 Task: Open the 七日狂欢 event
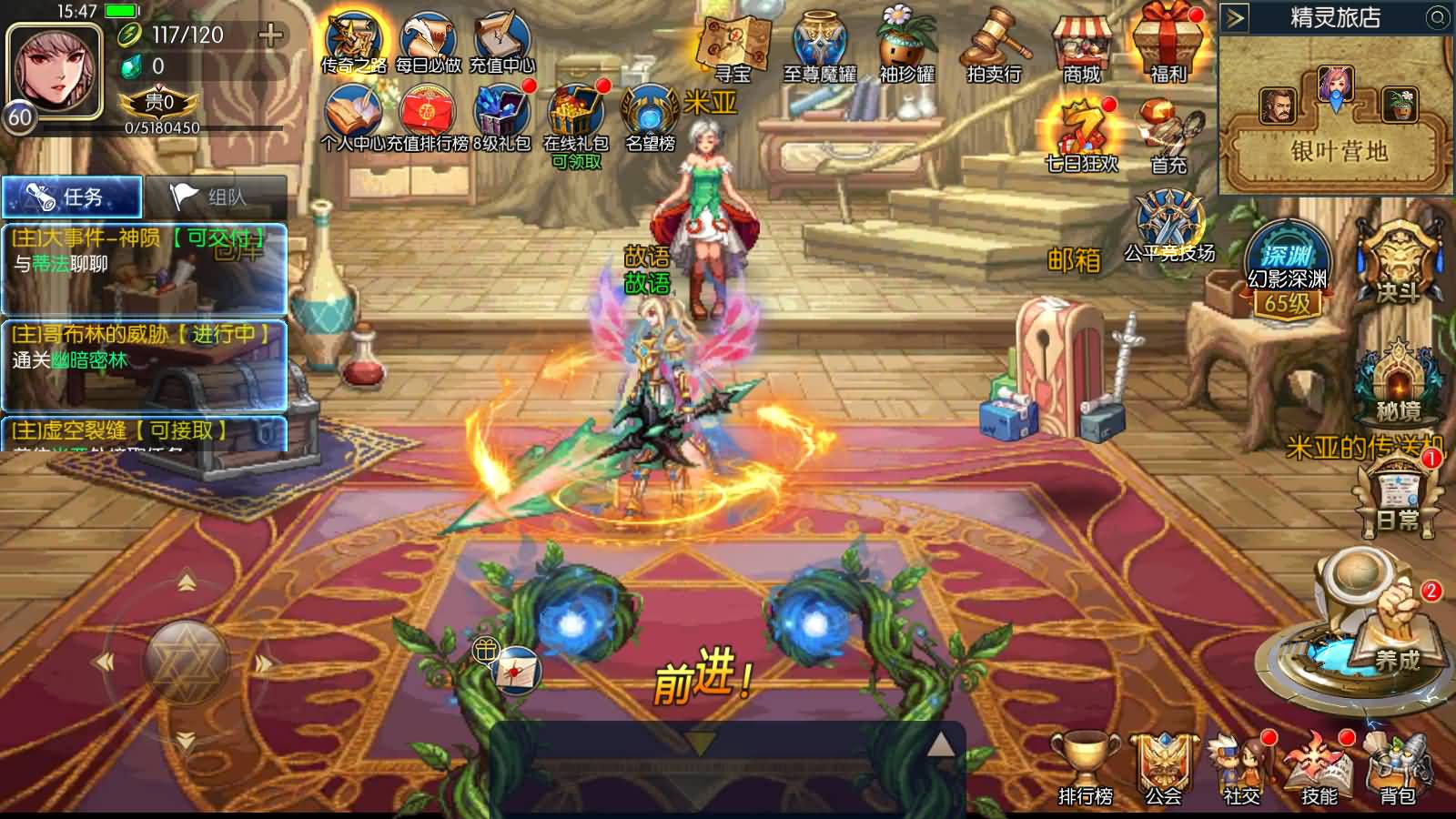[1082, 135]
